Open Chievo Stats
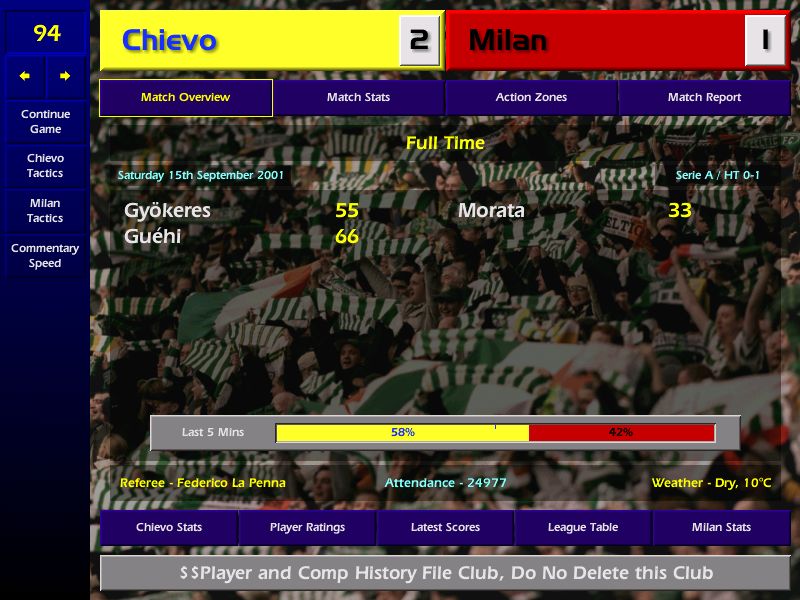The image size is (800, 600). pyautogui.click(x=169, y=527)
